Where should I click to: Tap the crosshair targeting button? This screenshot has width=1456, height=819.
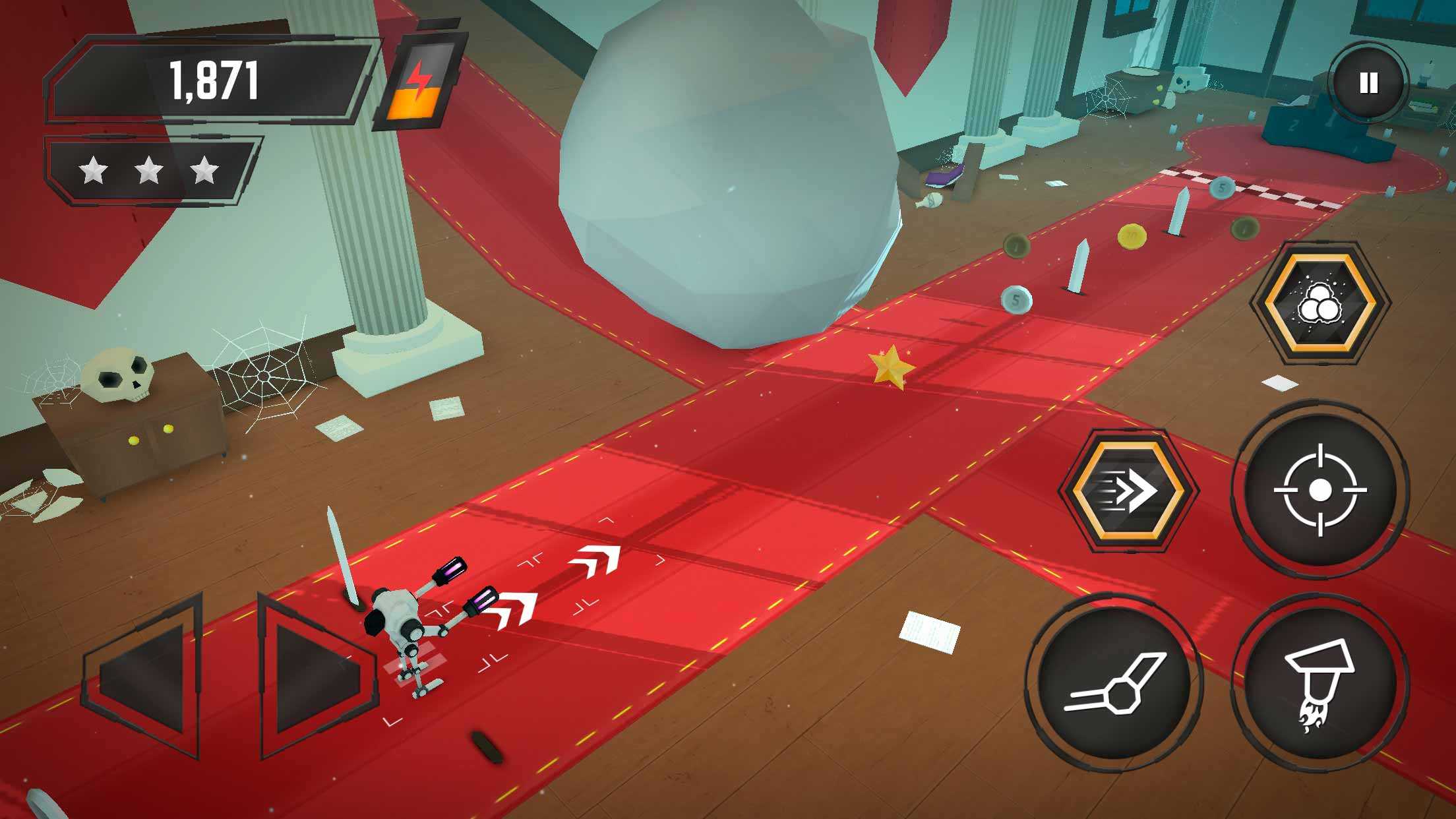[x=1319, y=491]
